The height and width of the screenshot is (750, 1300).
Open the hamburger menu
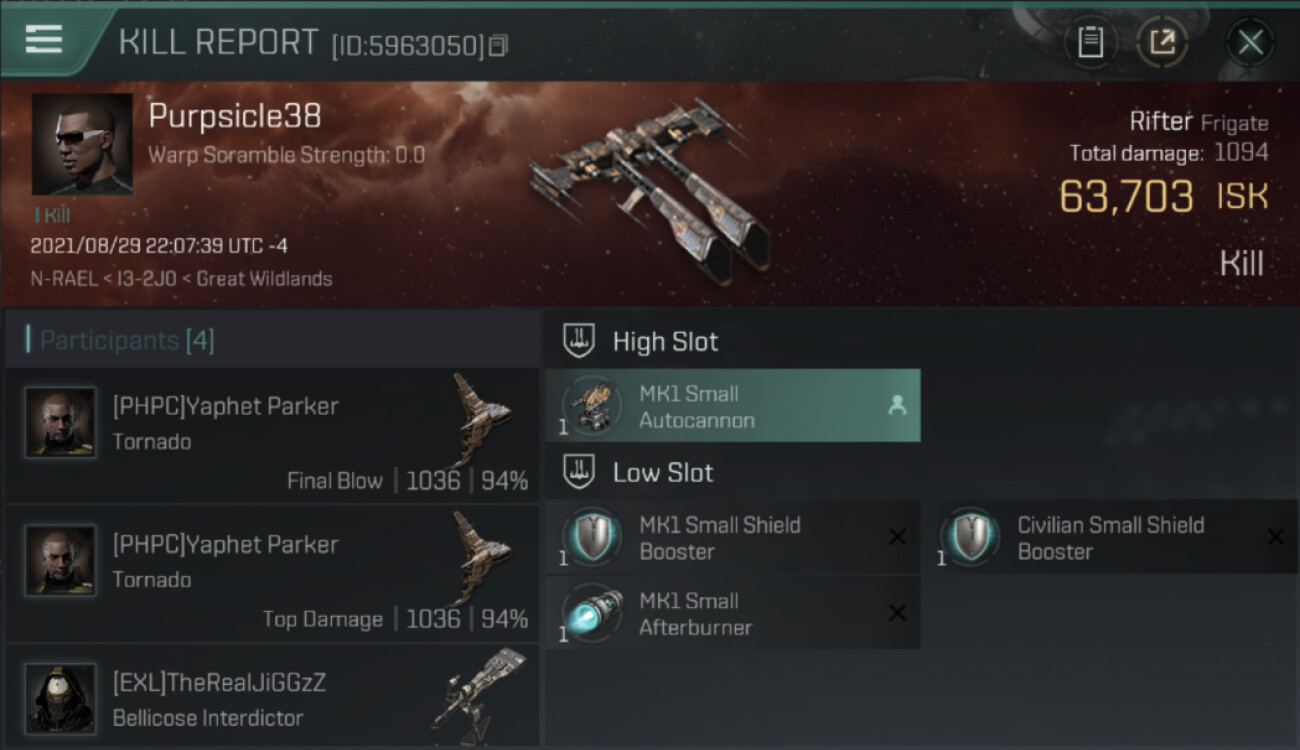click(x=44, y=40)
